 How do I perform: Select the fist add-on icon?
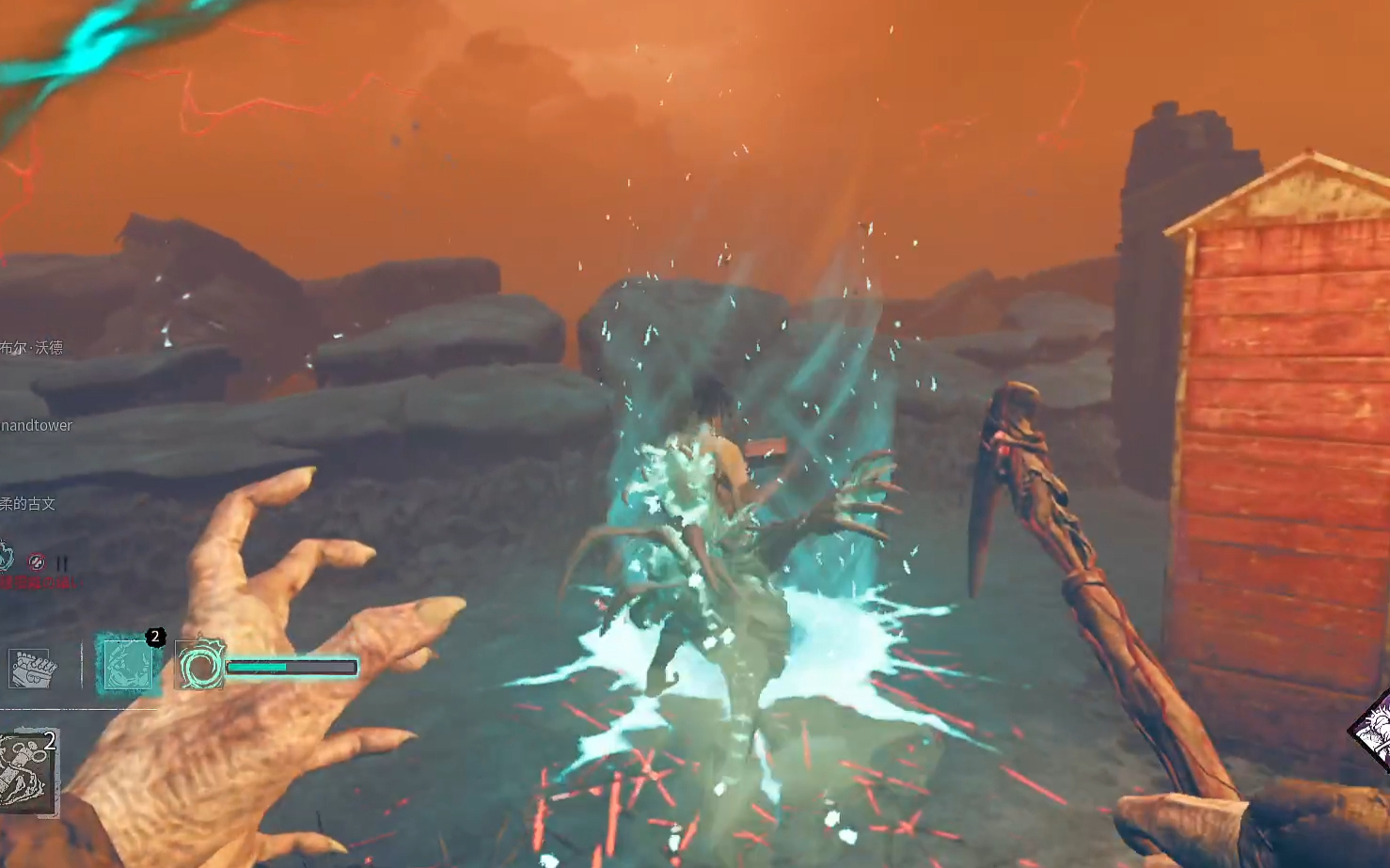click(33, 669)
